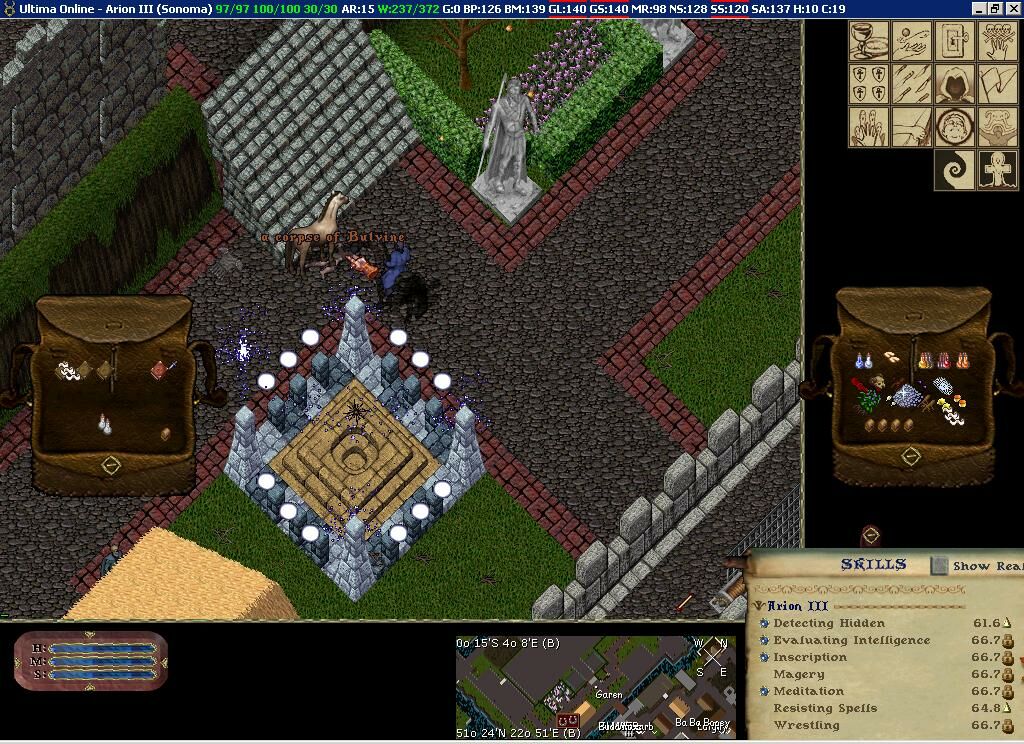Cast the four ankh shields spell
Screen dimensions: 1024x744
click(x=868, y=84)
